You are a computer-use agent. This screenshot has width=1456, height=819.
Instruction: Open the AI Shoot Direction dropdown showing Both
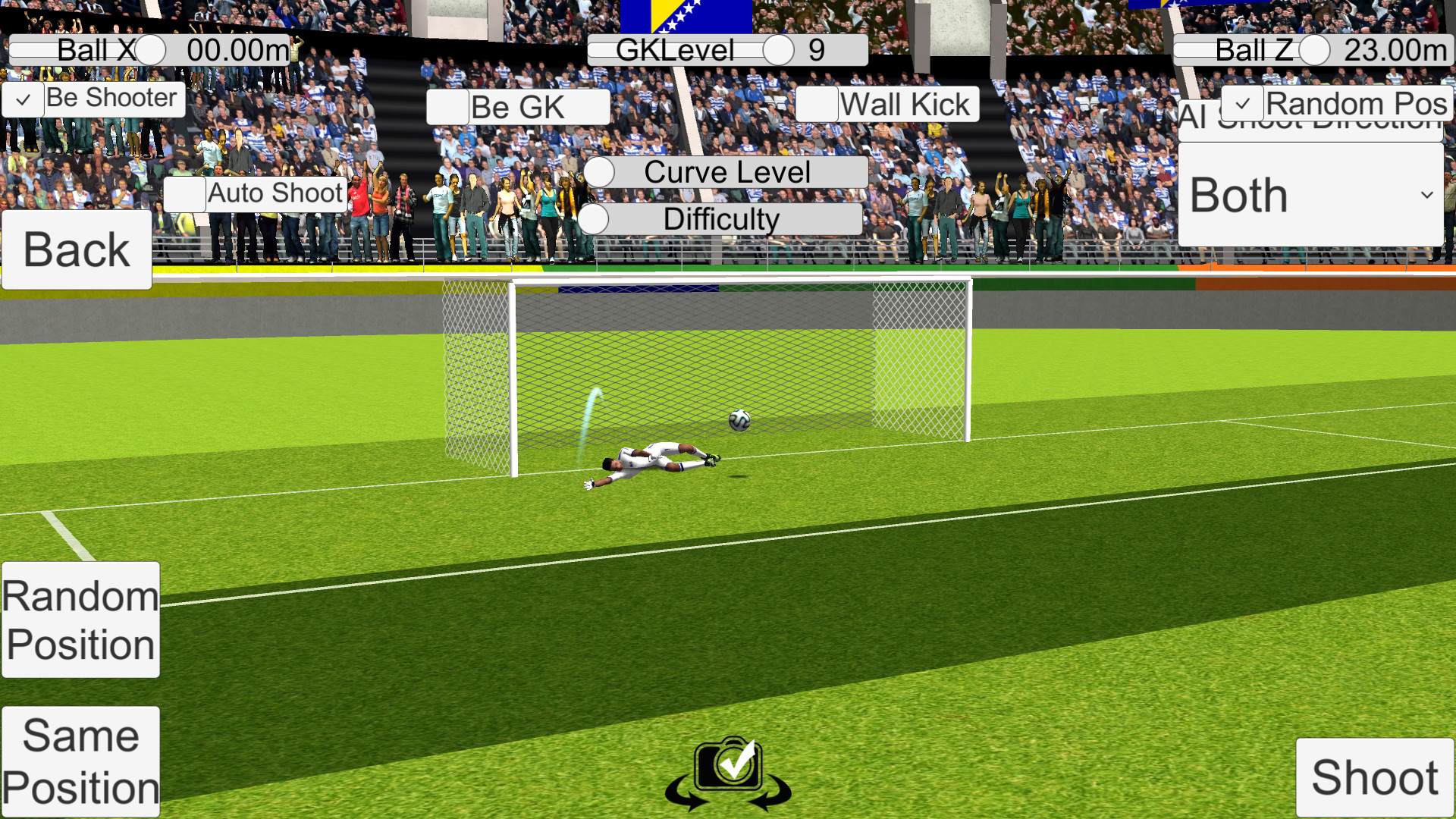pos(1311,195)
